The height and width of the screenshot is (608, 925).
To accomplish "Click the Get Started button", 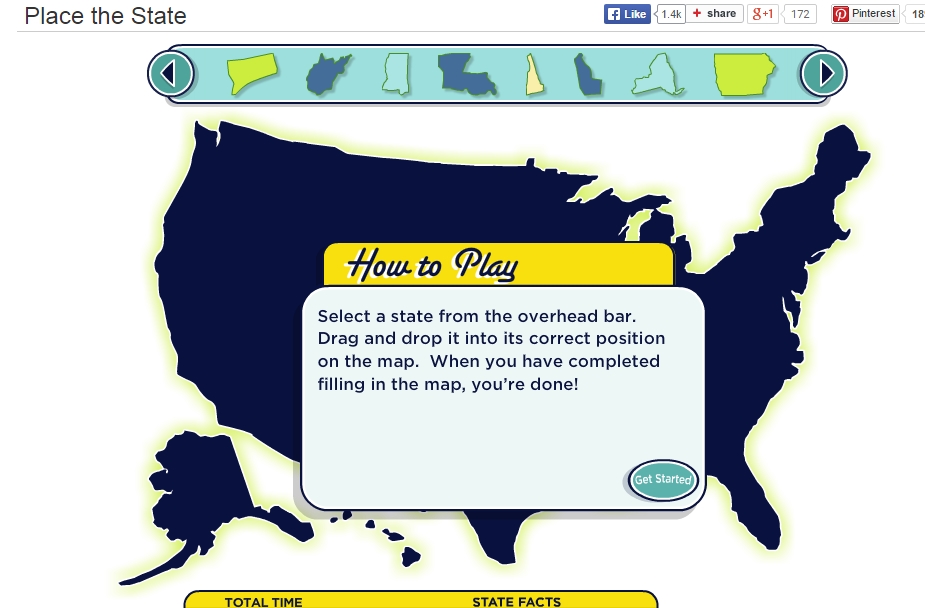I will (663, 480).
